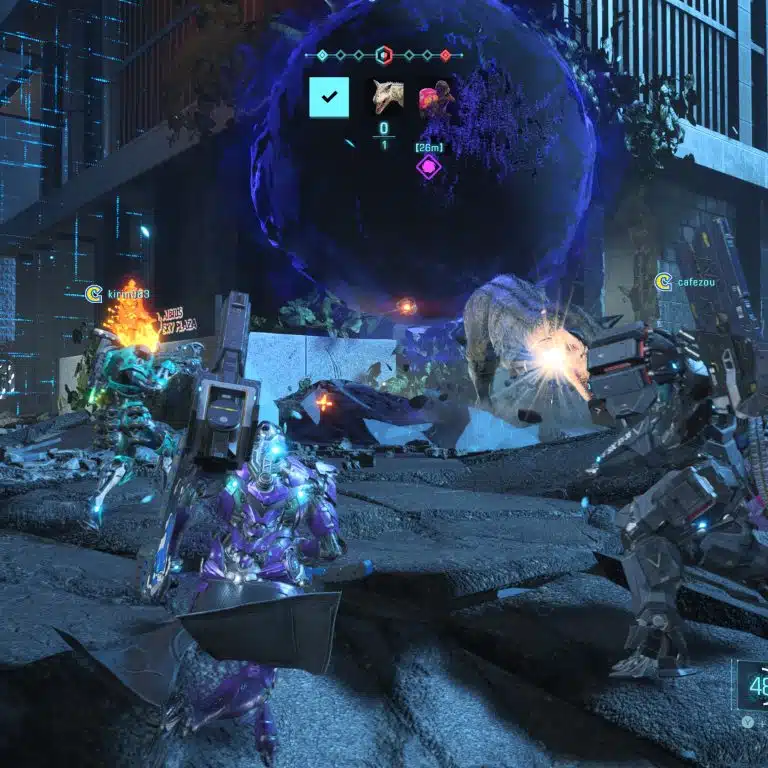The image size is (768, 768).
Task: Select the completed objective checkmark tile
Action: [329, 97]
